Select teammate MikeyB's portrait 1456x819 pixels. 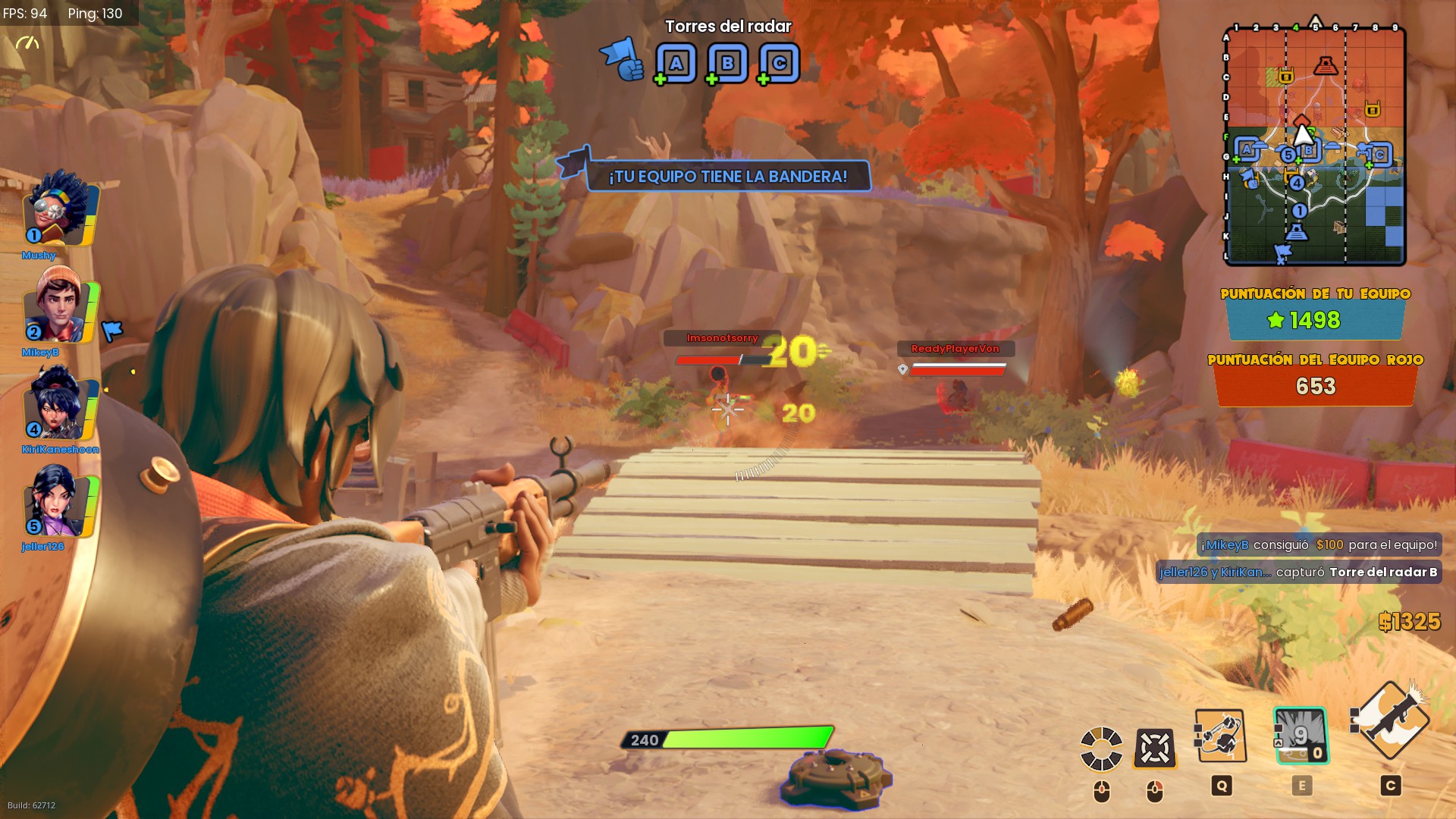coord(59,306)
